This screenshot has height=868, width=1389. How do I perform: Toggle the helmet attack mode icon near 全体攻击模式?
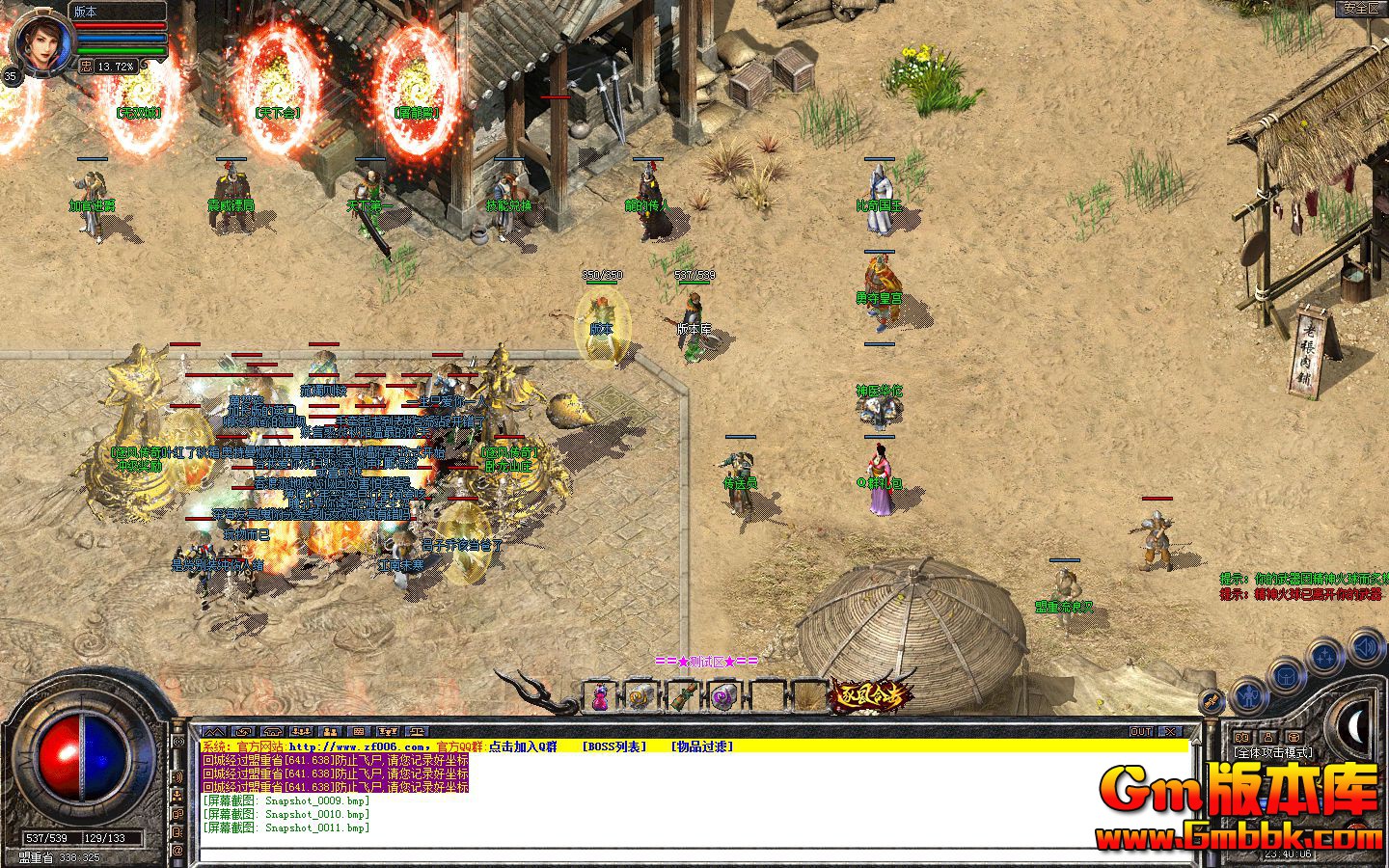coord(1293,738)
